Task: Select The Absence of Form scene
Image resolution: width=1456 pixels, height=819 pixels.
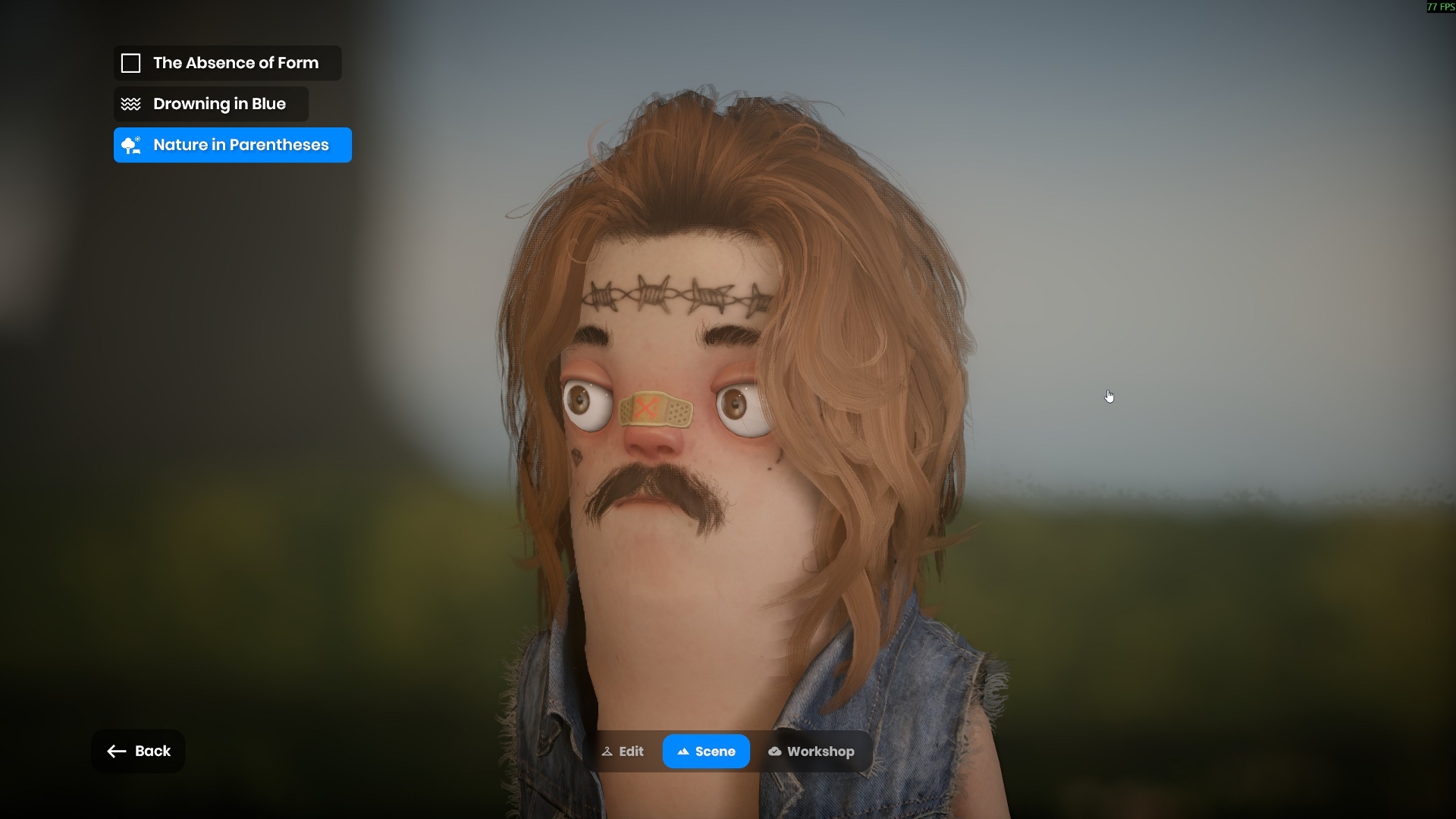Action: 227,63
